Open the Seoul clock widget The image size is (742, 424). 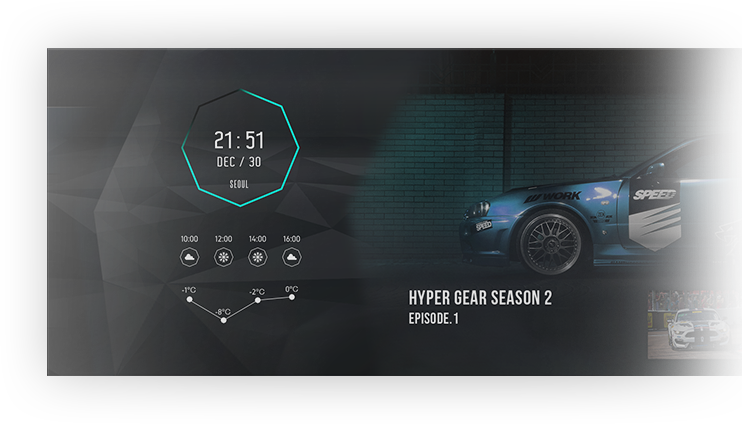[x=240, y=148]
